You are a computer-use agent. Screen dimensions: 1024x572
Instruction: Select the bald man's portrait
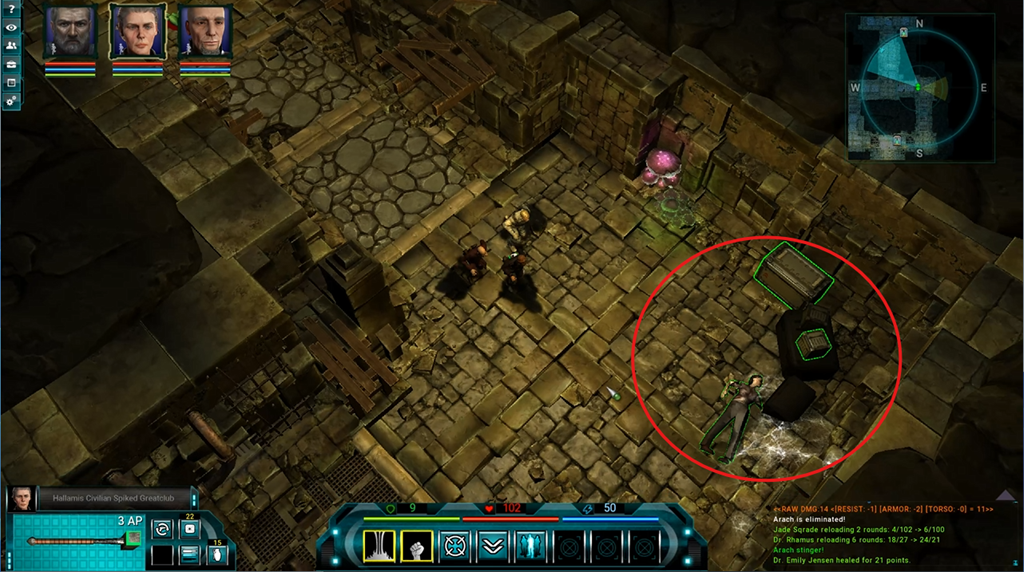click(x=205, y=33)
